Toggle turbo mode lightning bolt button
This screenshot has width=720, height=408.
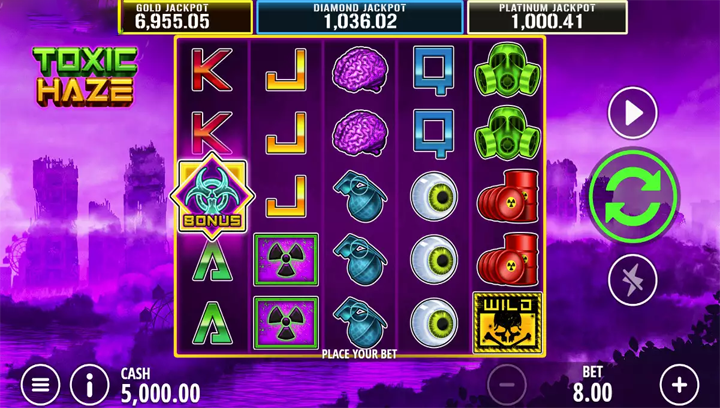click(x=633, y=279)
